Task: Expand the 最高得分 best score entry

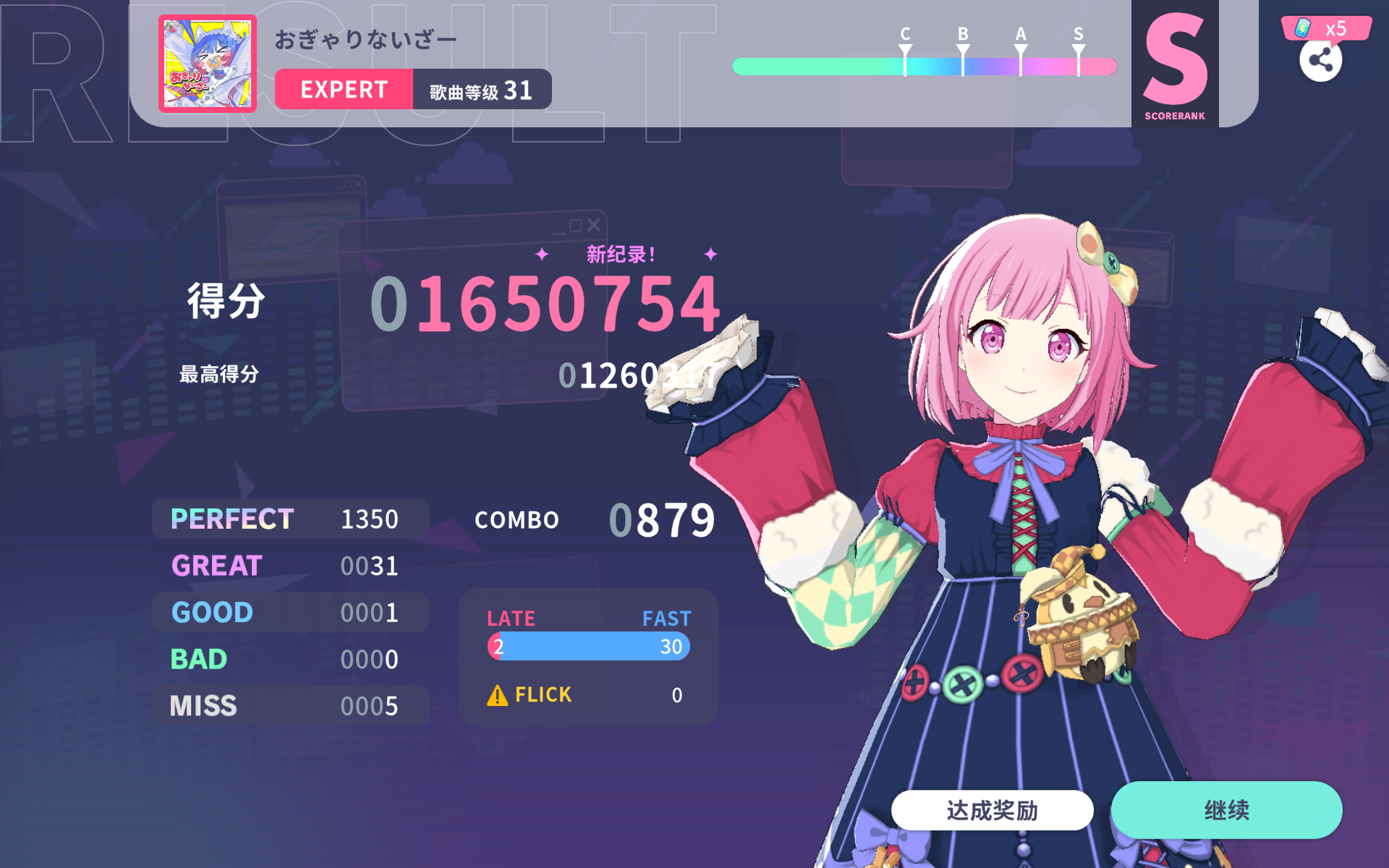Action: 218,374
